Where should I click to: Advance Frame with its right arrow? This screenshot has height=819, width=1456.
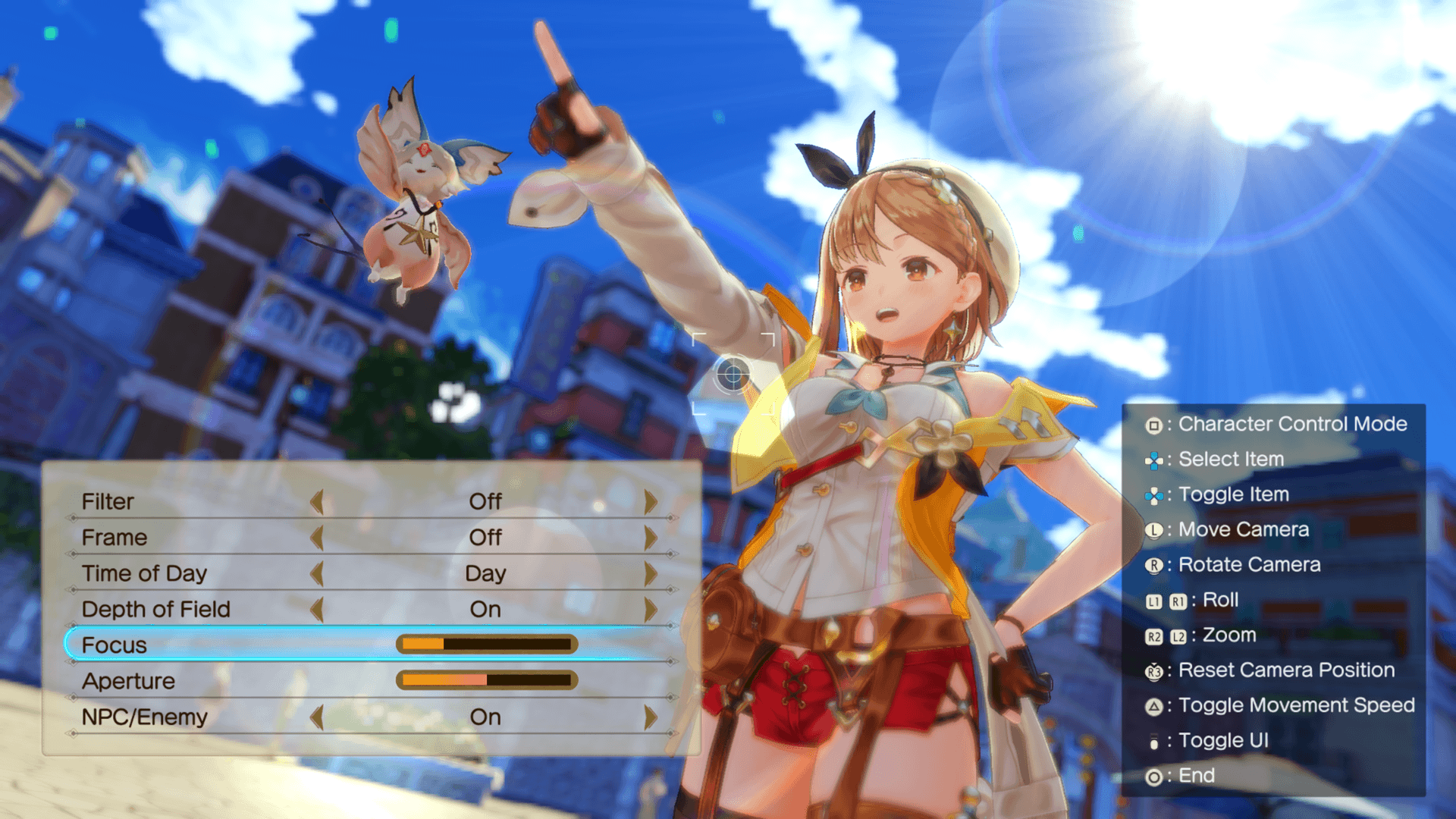click(x=650, y=538)
